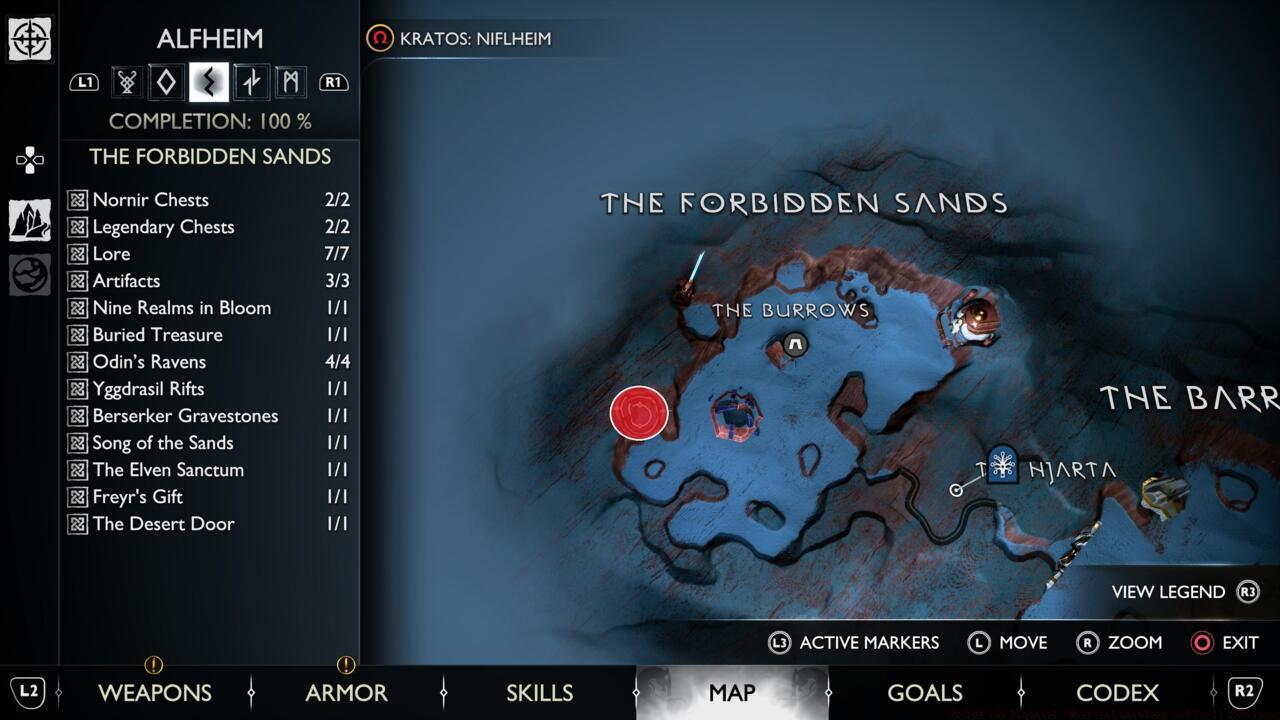The width and height of the screenshot is (1280, 720).
Task: Toggle the Odin's Ravens collectible entry
Action: pyautogui.click(x=151, y=362)
